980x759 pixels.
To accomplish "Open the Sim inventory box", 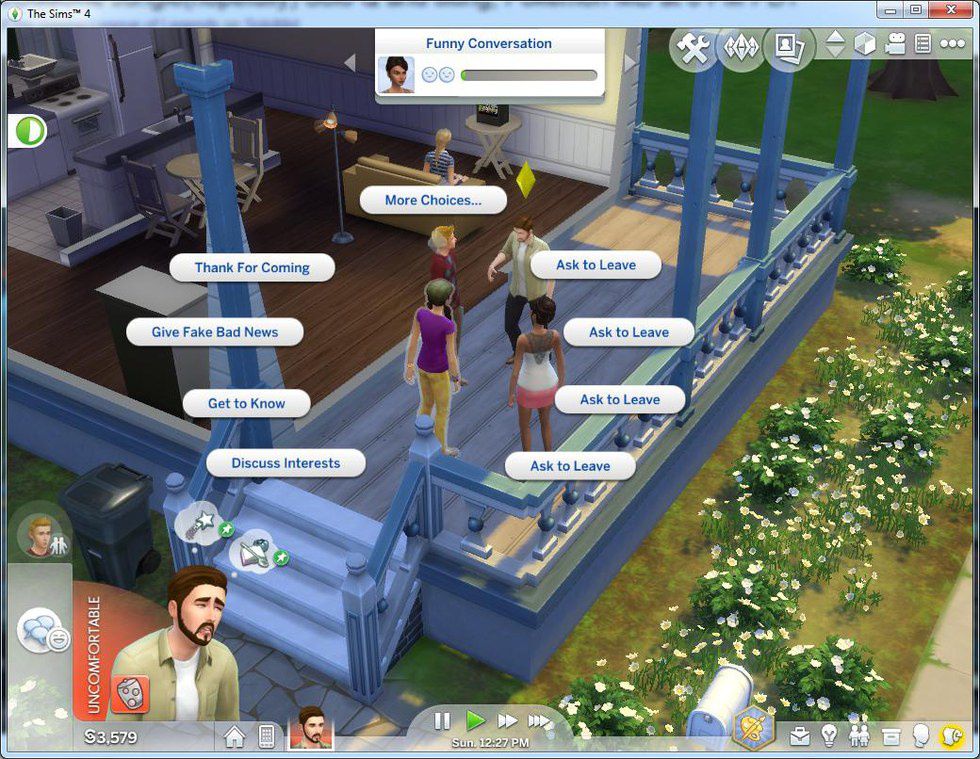I will (x=890, y=737).
